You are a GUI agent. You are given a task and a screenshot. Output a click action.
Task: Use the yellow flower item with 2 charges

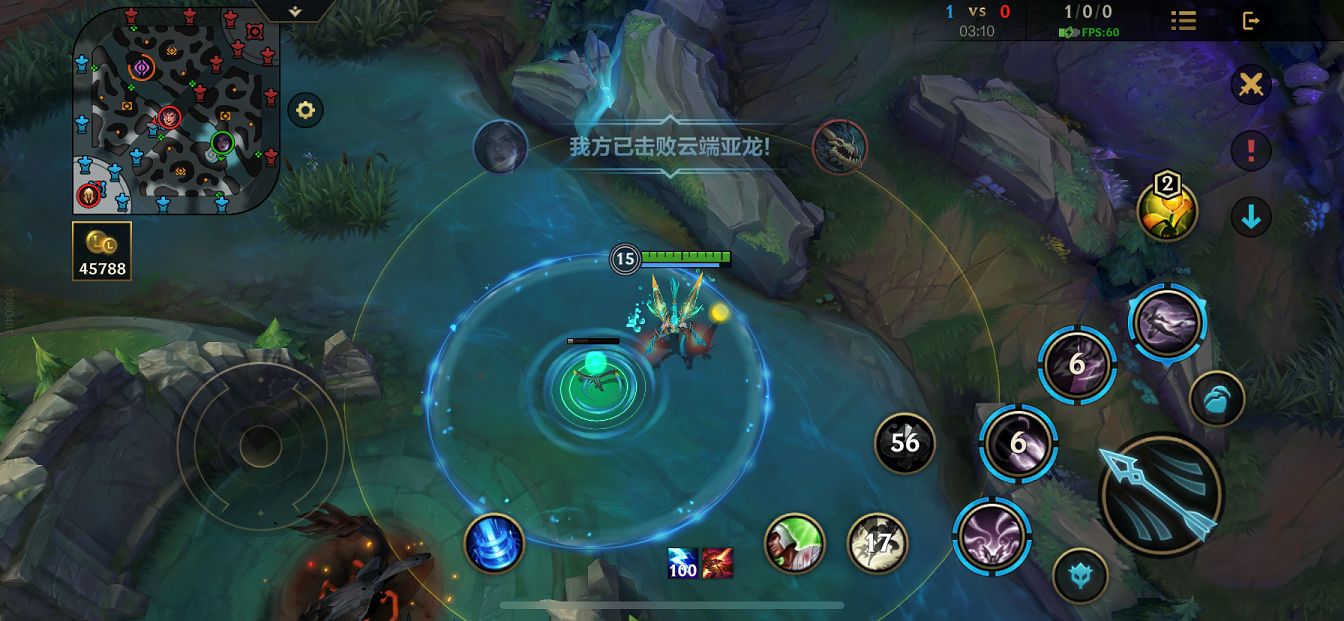(1167, 210)
